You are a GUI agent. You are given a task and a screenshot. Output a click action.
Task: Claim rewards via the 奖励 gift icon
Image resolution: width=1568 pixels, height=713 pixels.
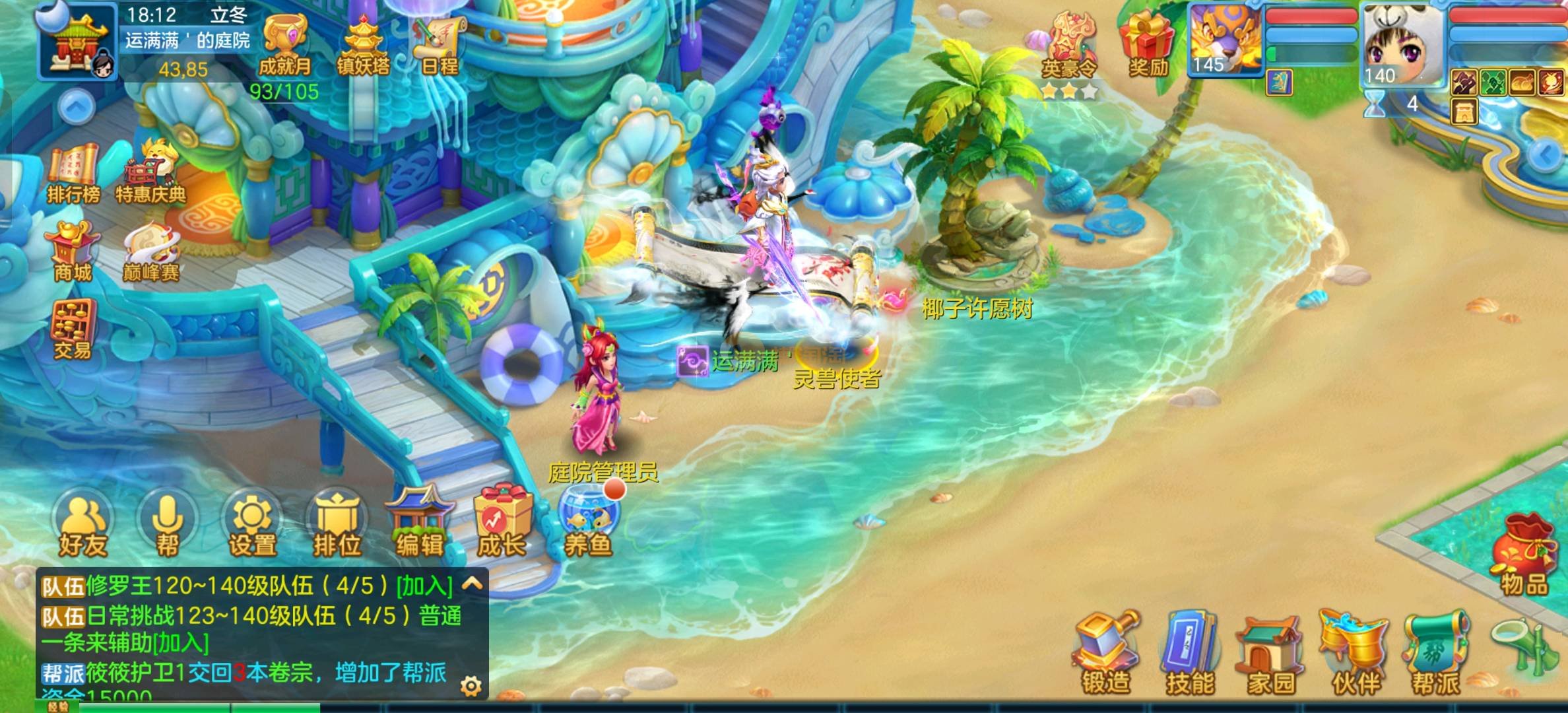[1148, 44]
